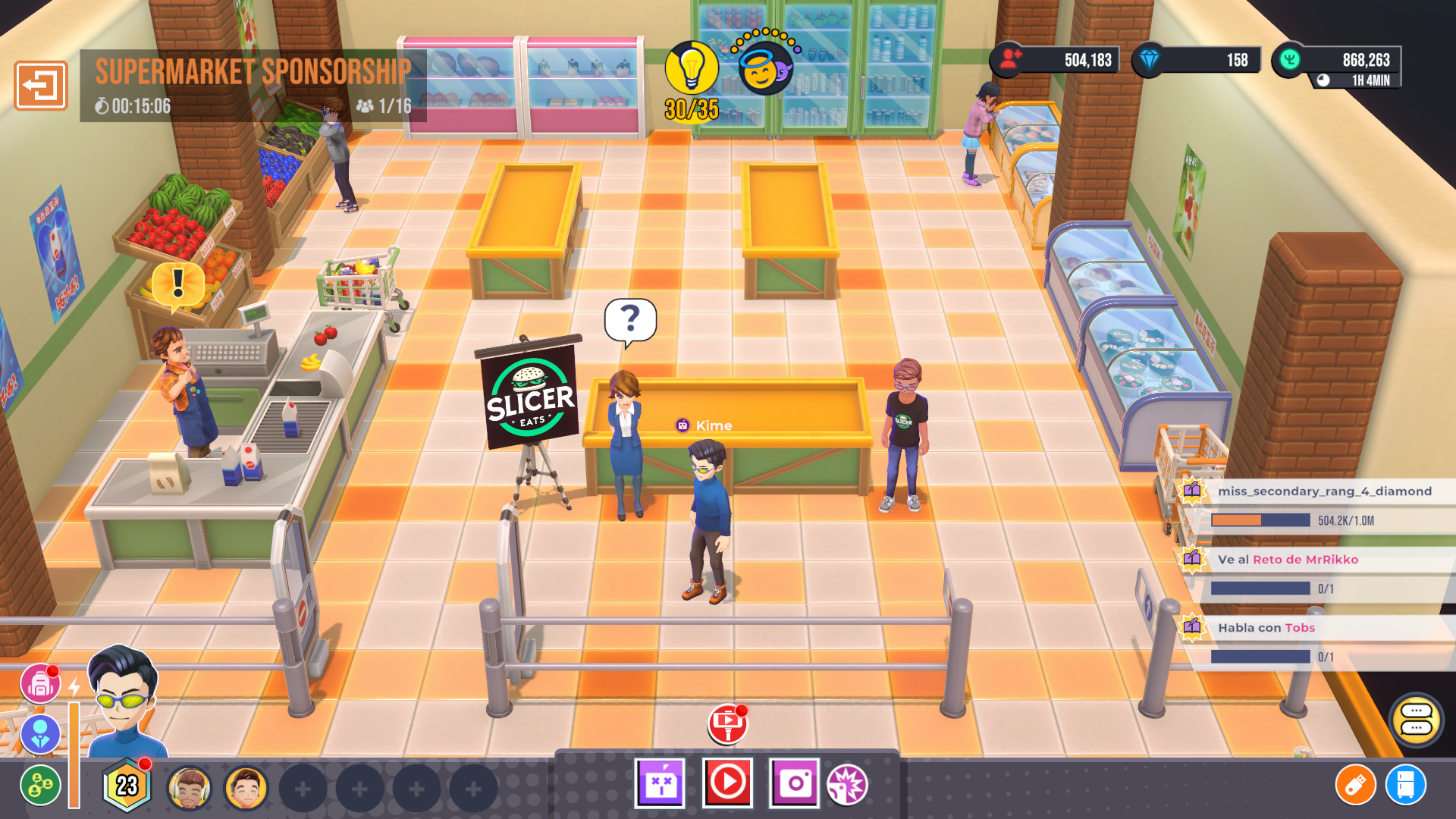Select the purple glitch-face editing app
Screen dimensions: 1456x819
pyautogui.click(x=659, y=784)
